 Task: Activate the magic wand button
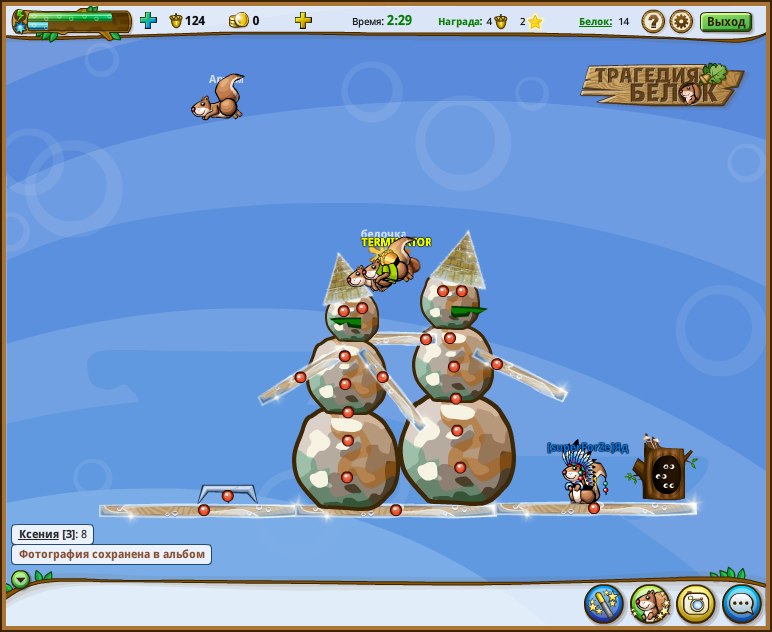604,603
